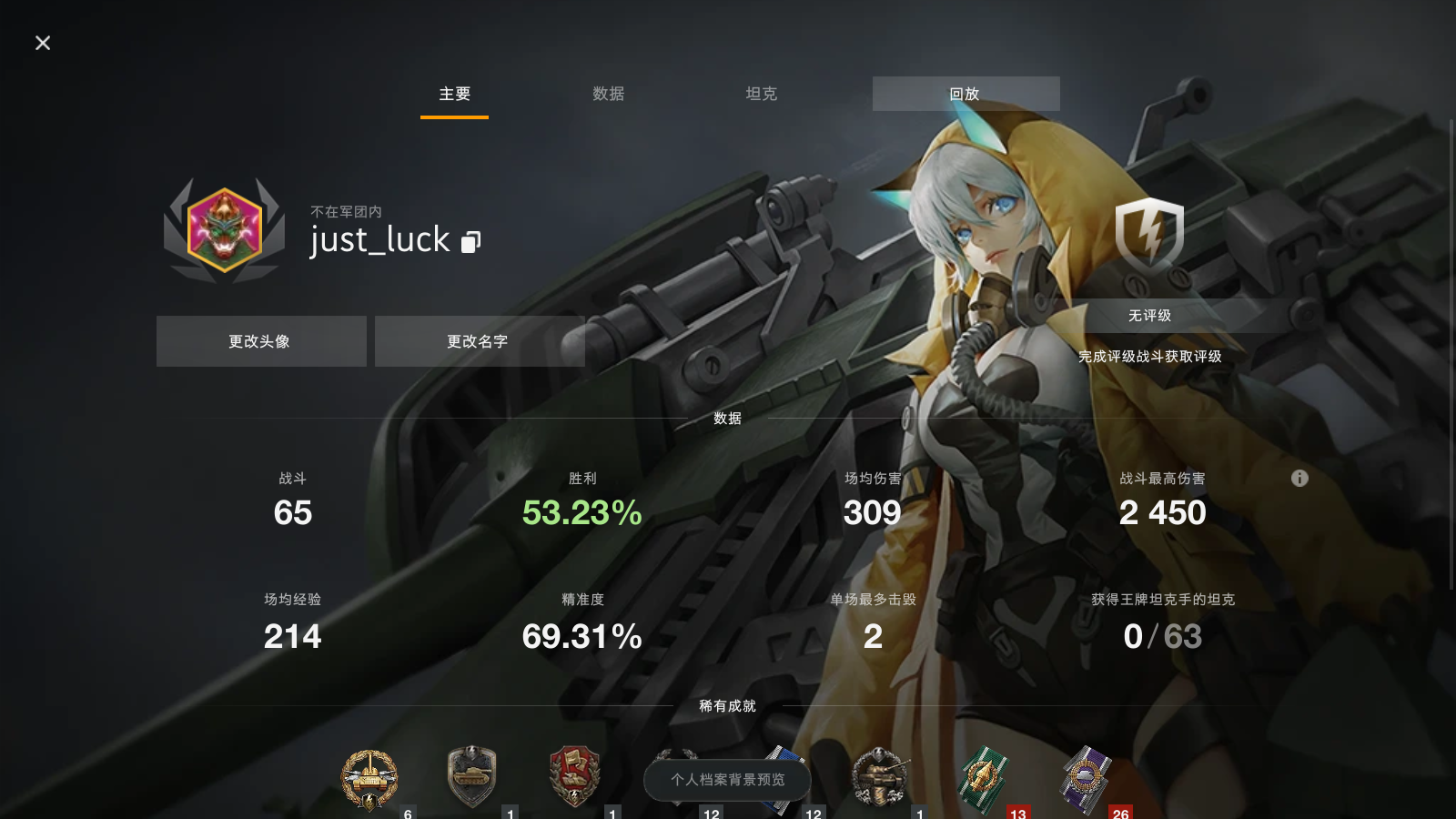Click the dragon player avatar
The image size is (1456, 819).
(x=224, y=229)
